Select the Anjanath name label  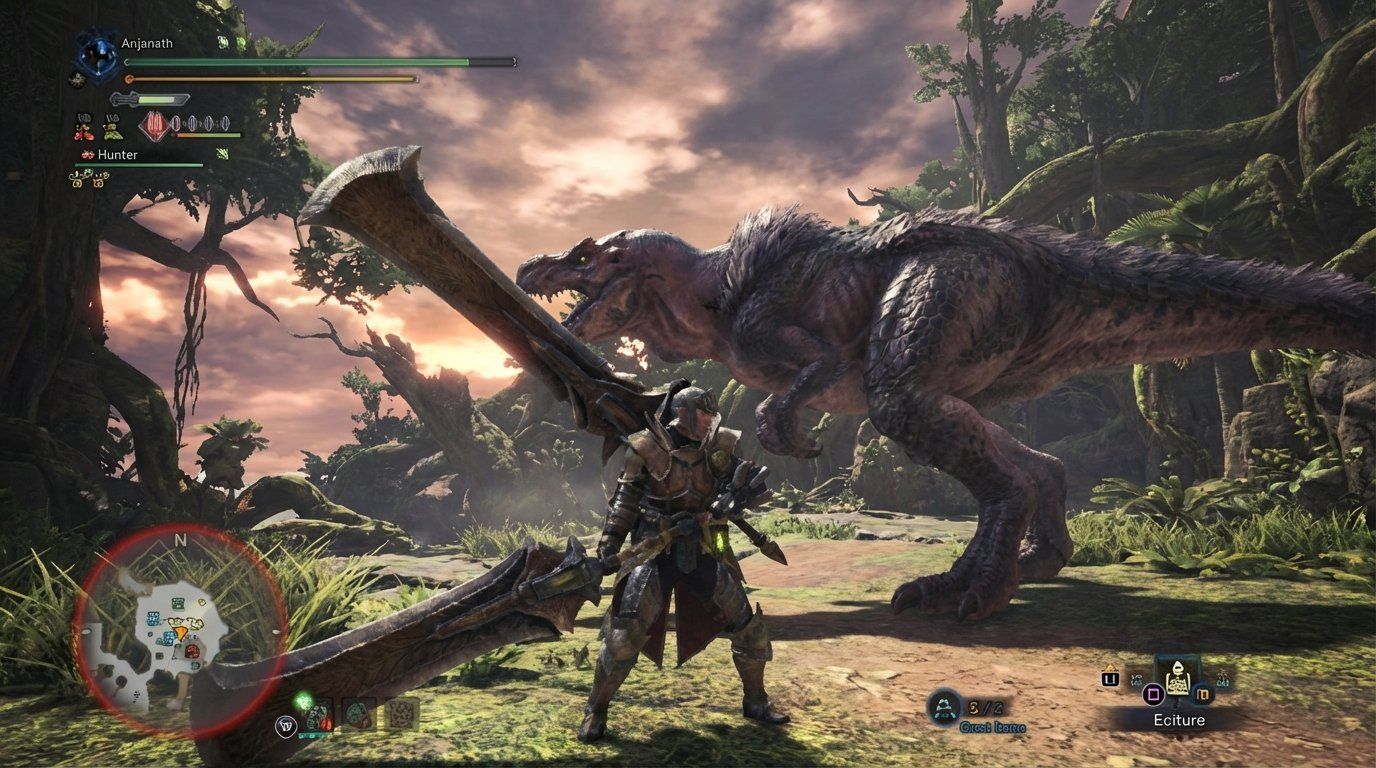(147, 43)
